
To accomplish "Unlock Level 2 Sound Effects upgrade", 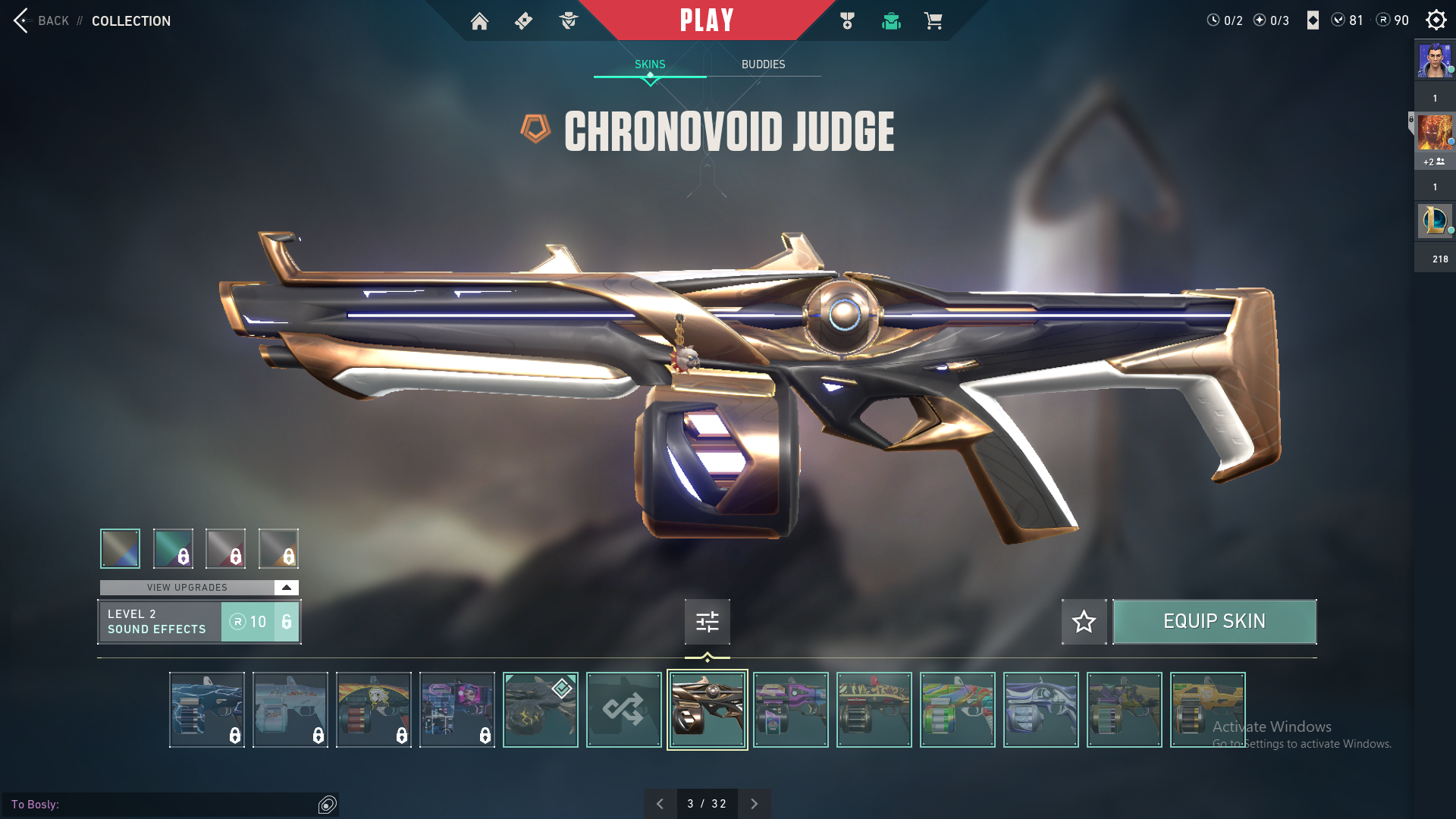I will (259, 622).
